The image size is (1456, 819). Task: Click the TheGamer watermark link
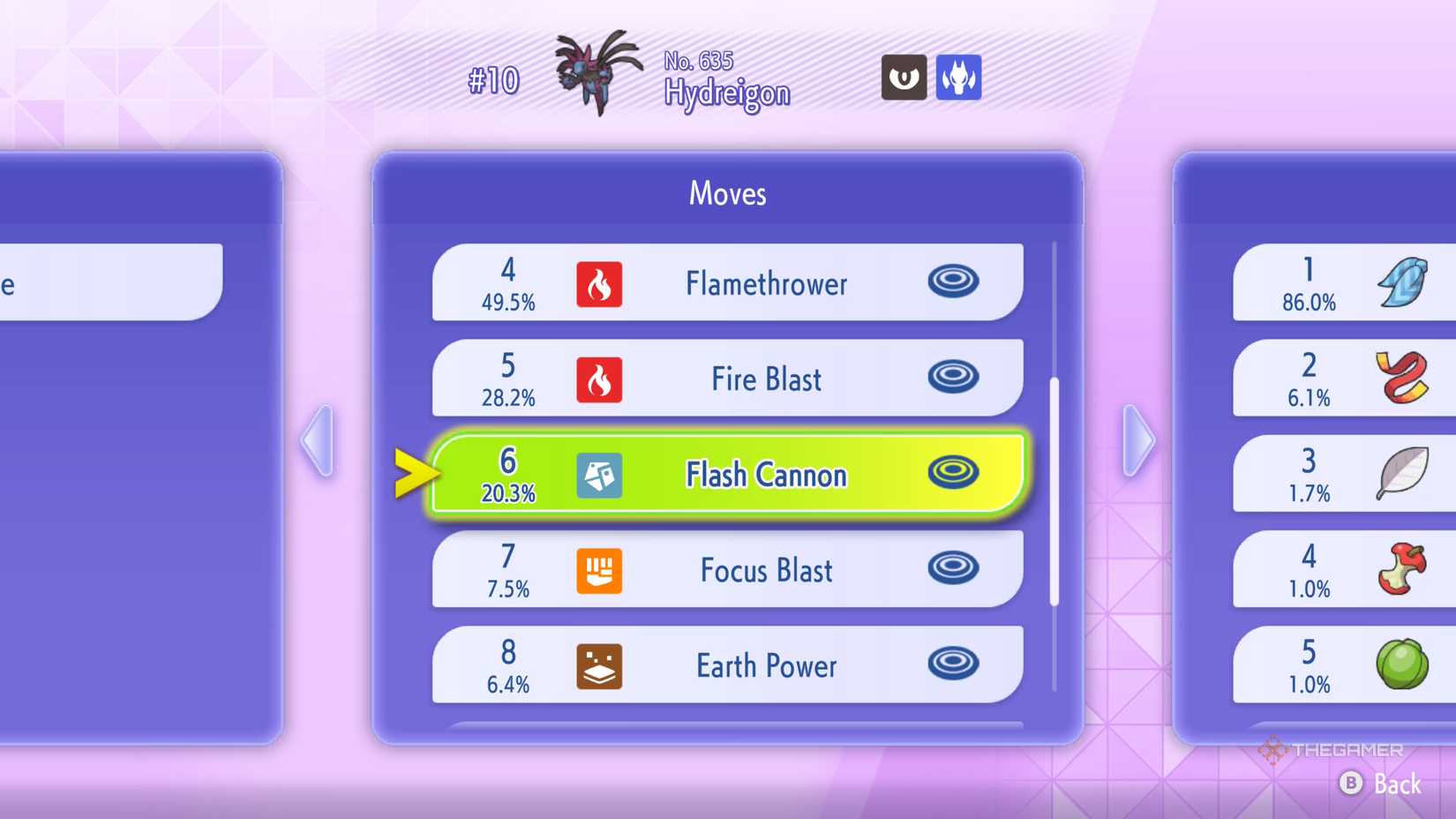coord(1332,752)
